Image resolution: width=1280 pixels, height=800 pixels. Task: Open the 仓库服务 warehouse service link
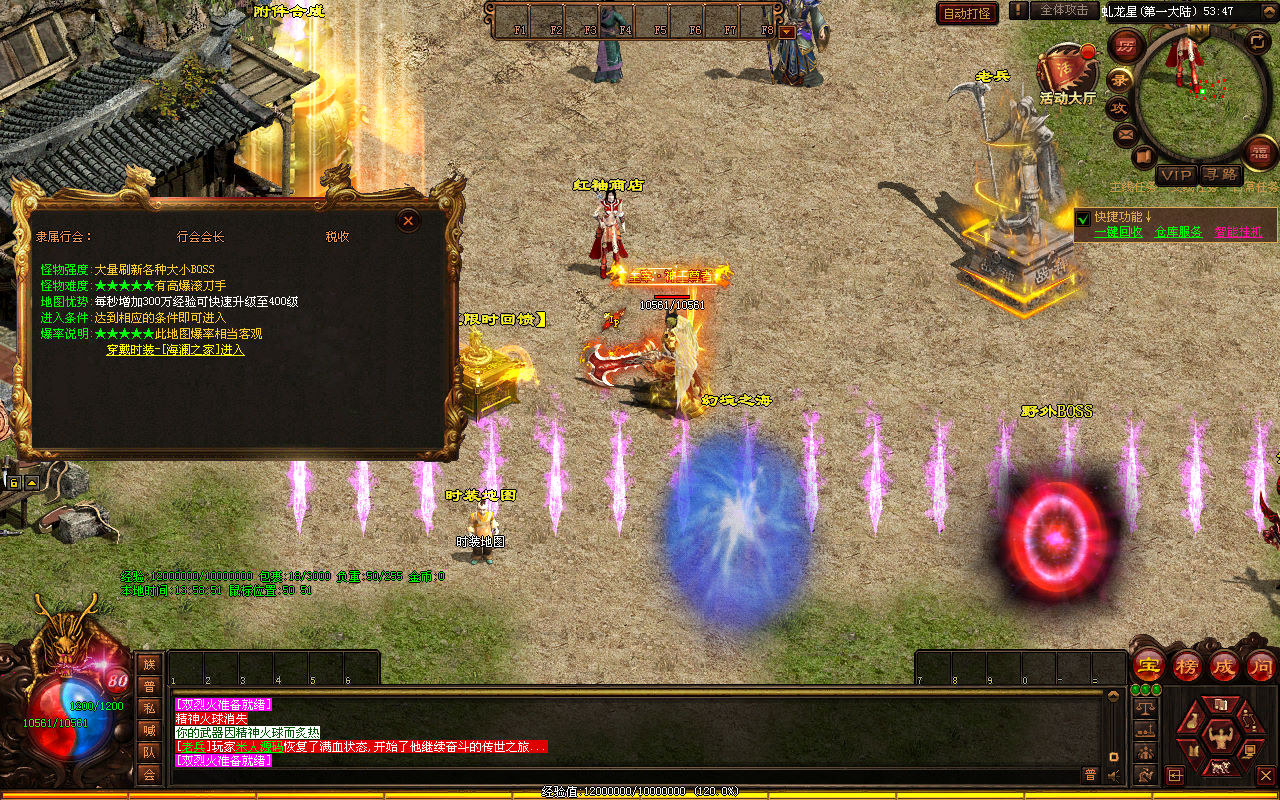click(1178, 232)
